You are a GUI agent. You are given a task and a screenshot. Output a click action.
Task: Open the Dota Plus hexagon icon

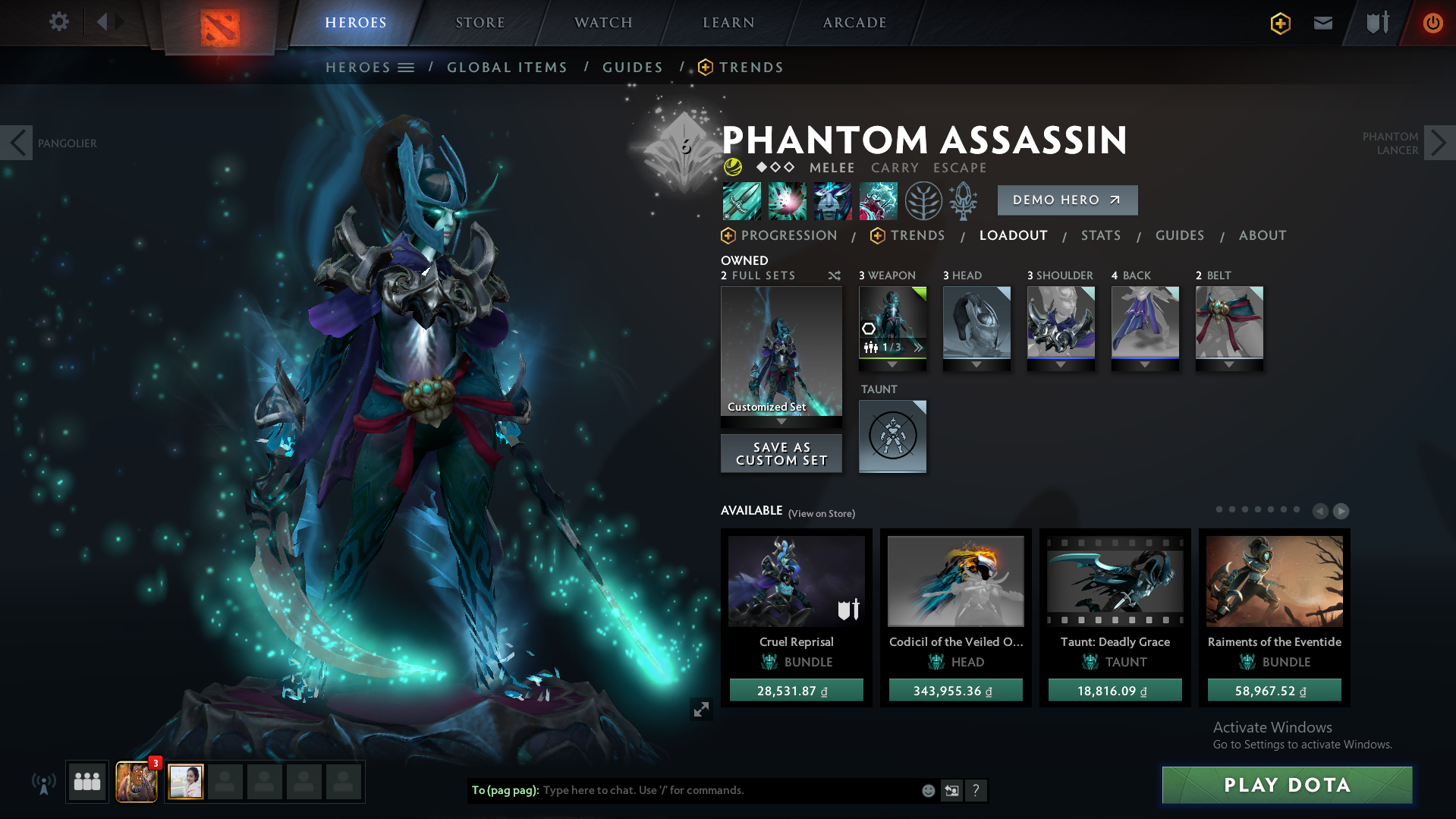[x=1279, y=23]
